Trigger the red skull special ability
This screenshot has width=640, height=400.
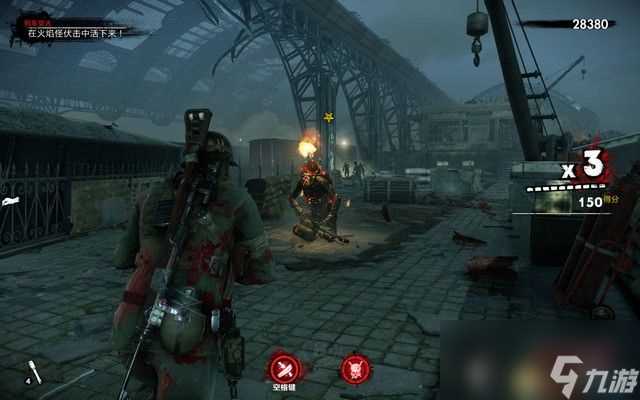pyautogui.click(x=355, y=368)
